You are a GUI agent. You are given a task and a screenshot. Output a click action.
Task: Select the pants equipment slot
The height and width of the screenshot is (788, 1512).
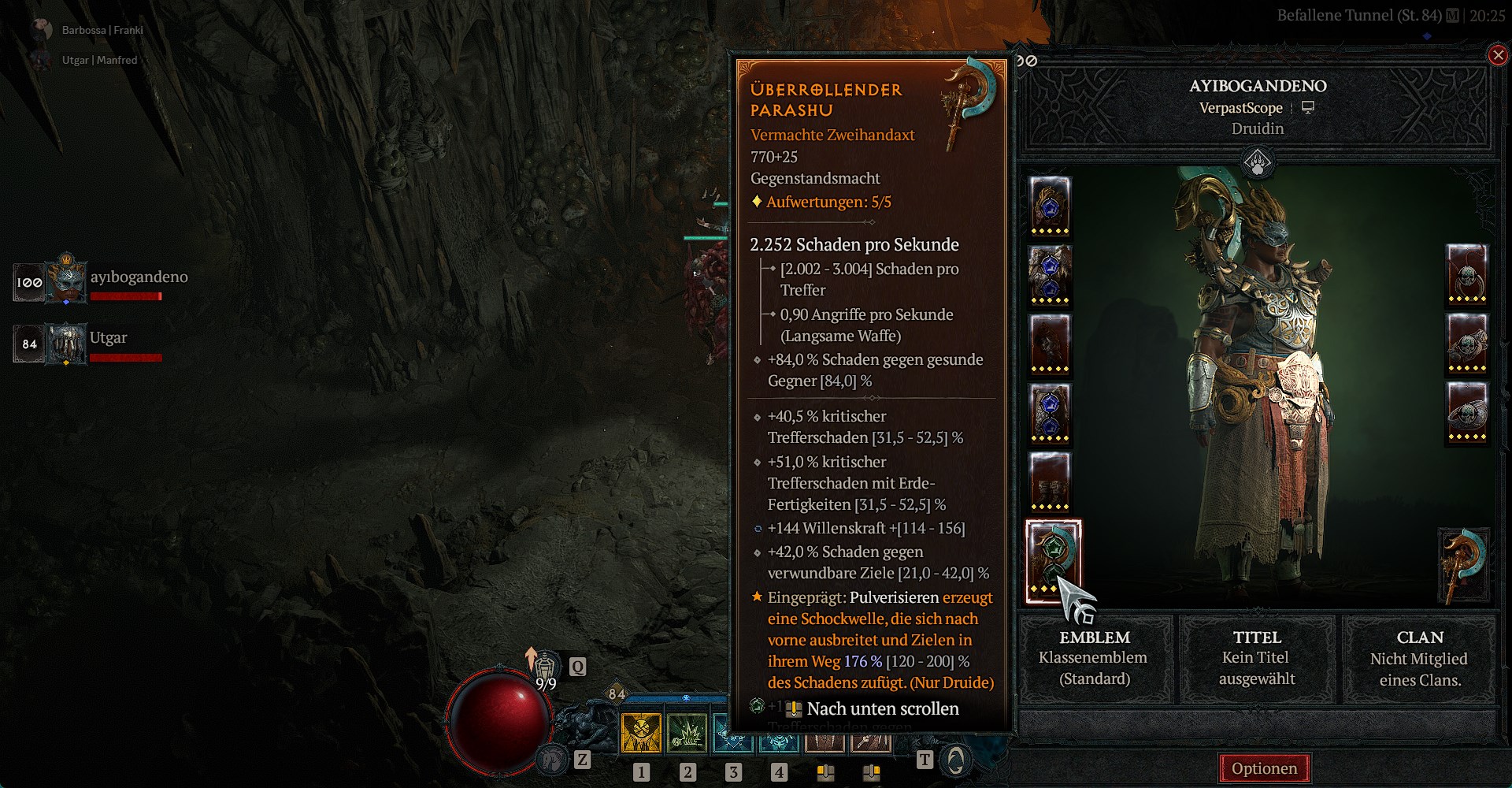[1051, 413]
